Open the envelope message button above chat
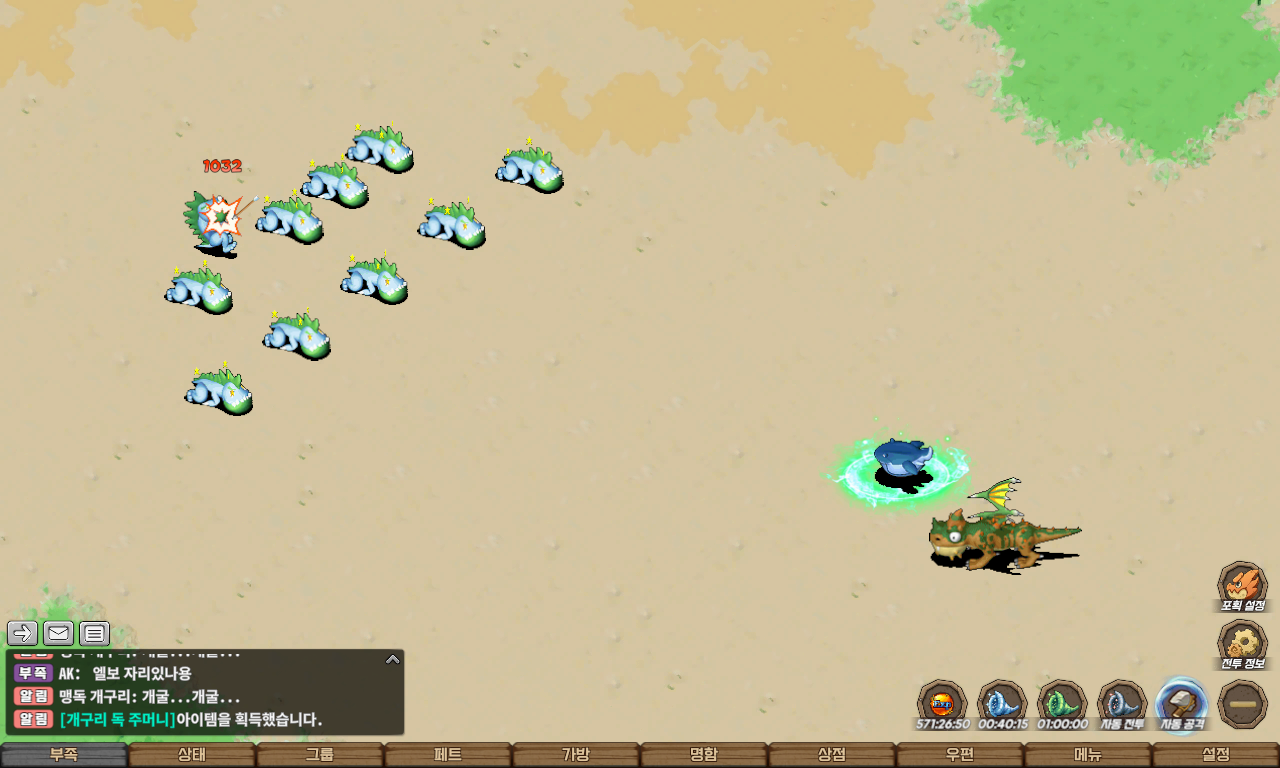 tap(59, 633)
